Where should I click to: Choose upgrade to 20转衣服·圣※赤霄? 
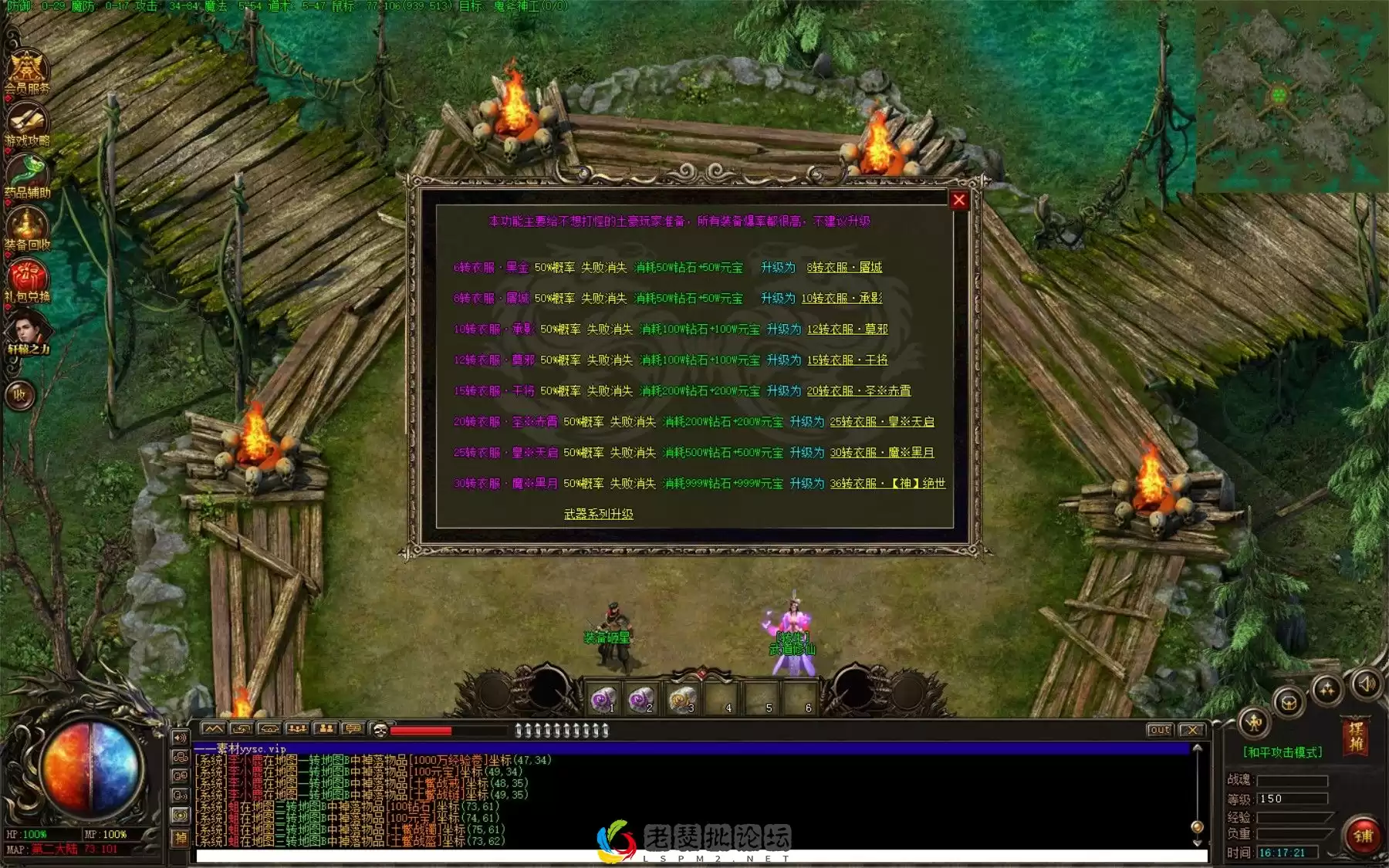point(858,391)
